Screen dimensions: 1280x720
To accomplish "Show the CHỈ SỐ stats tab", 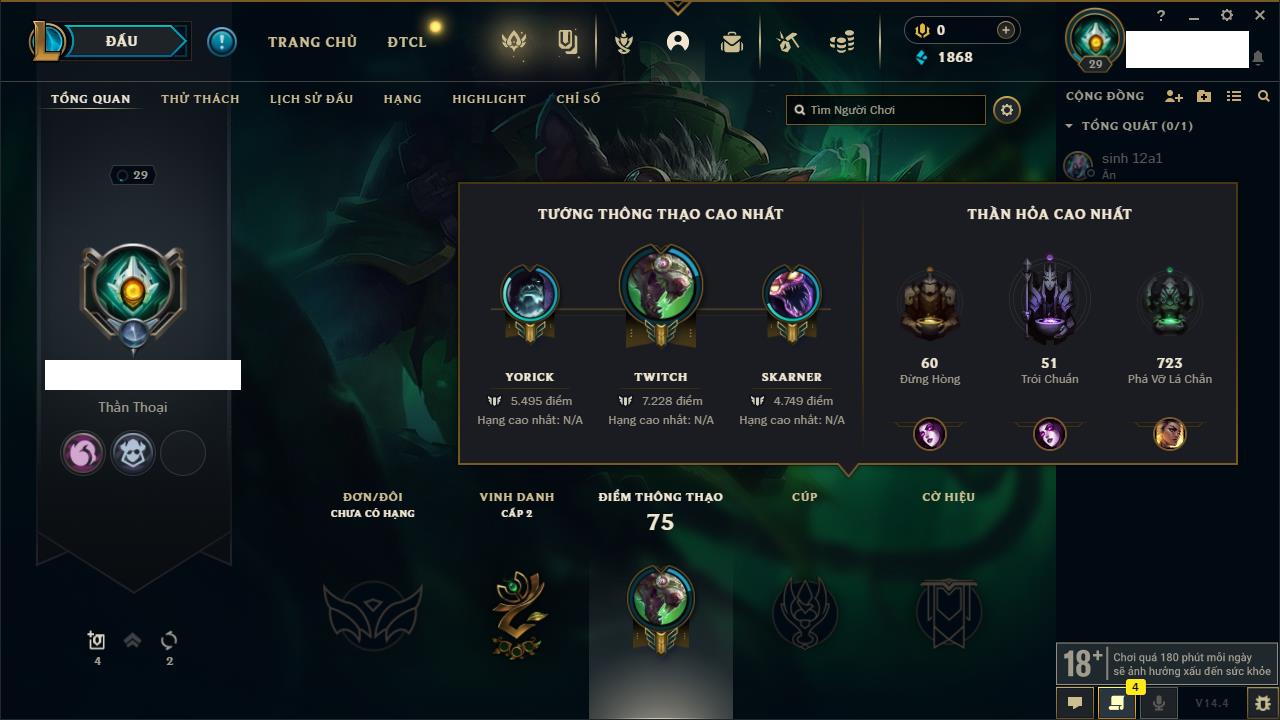I will point(578,99).
